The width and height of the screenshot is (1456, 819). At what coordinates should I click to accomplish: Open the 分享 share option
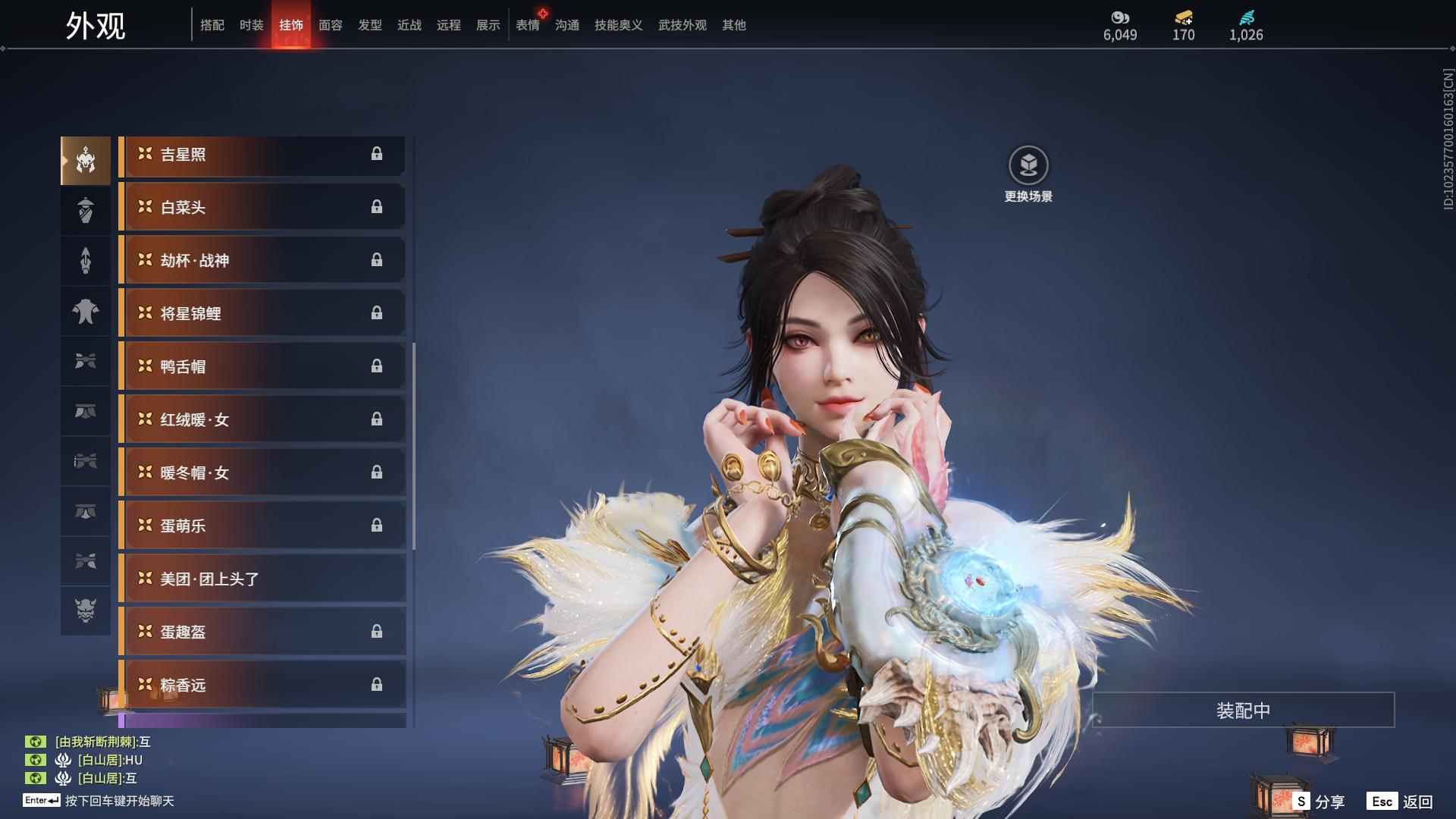1319,802
